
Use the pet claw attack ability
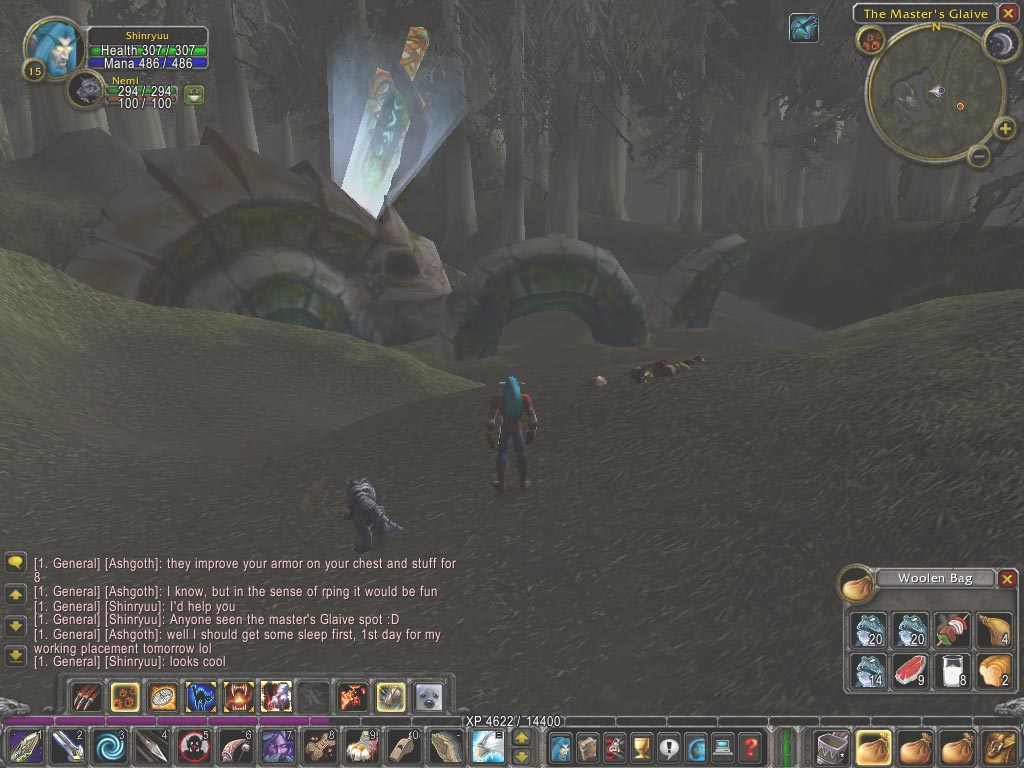click(88, 695)
